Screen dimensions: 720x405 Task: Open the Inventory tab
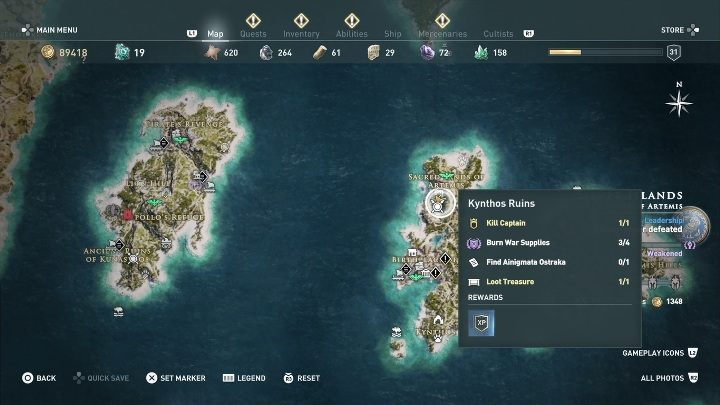tap(301, 33)
